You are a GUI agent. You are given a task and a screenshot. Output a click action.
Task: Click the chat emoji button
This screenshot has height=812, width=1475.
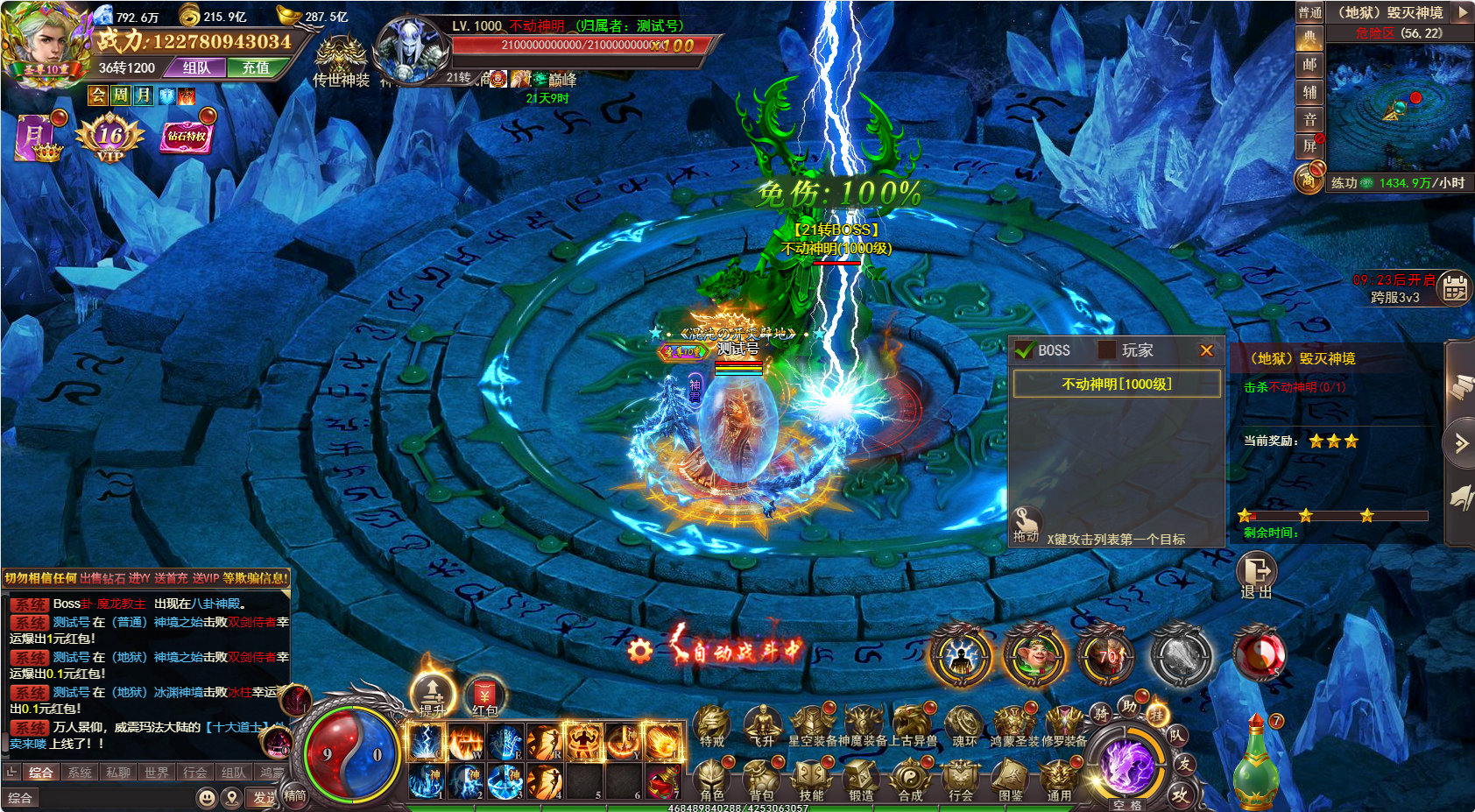click(207, 798)
